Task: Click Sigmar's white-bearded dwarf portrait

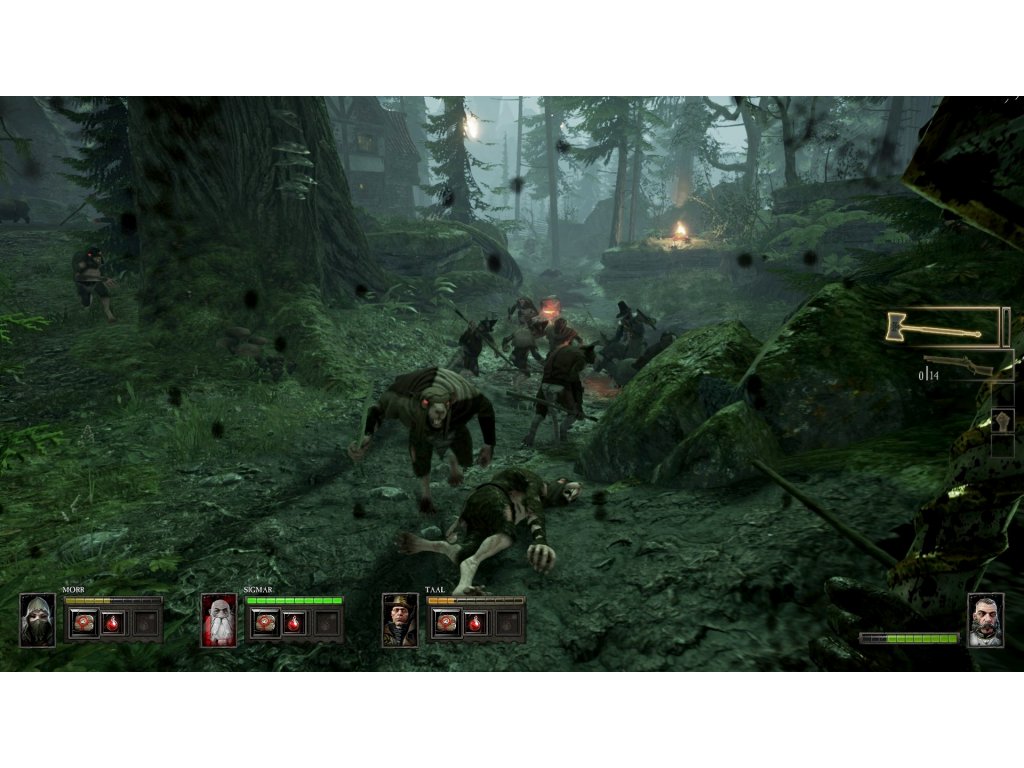Action: pyautogui.click(x=219, y=620)
